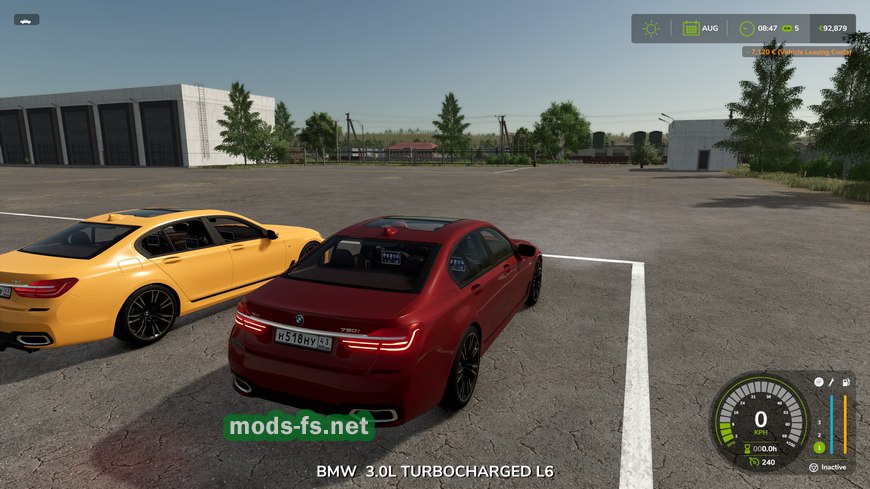Select the green calendar icon

point(691,28)
